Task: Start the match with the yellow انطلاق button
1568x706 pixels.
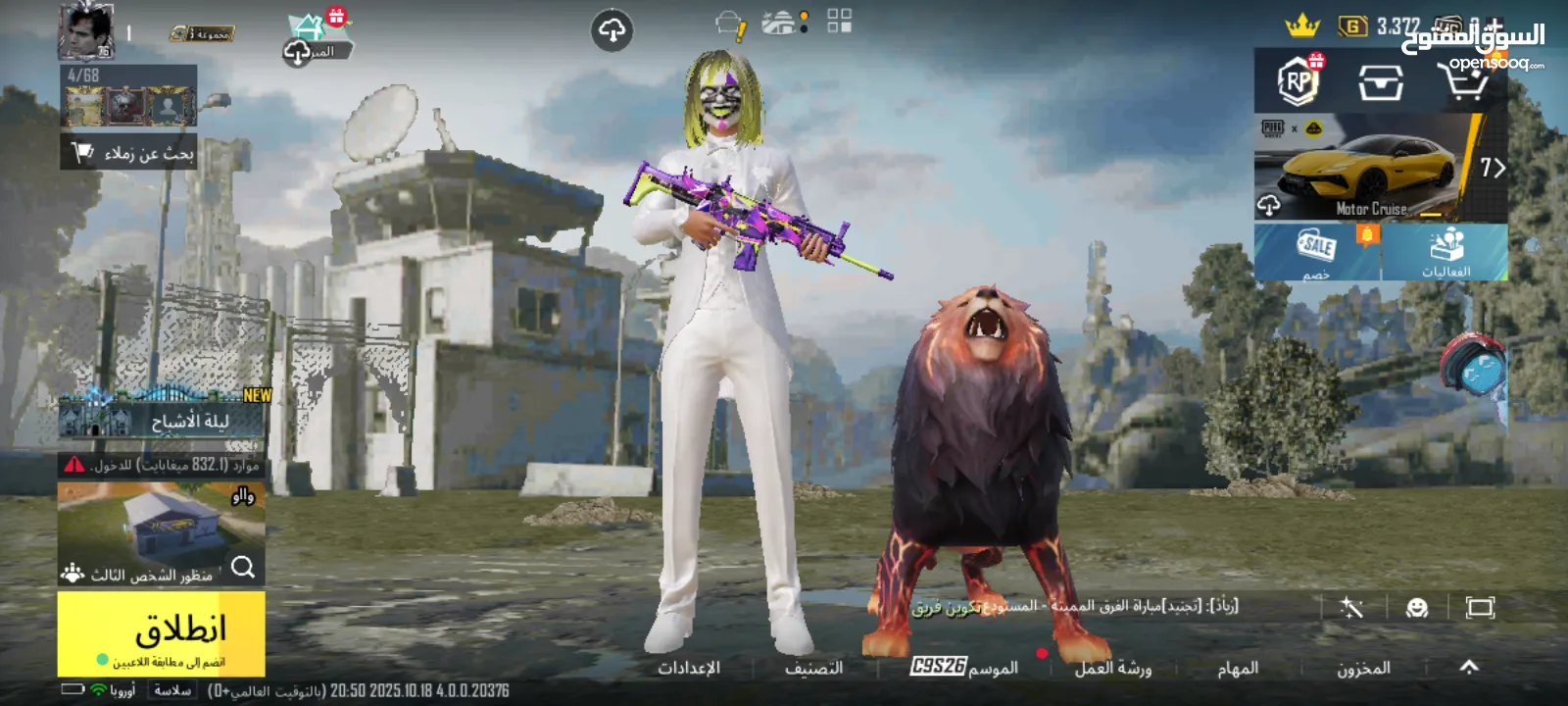Action: tap(162, 632)
